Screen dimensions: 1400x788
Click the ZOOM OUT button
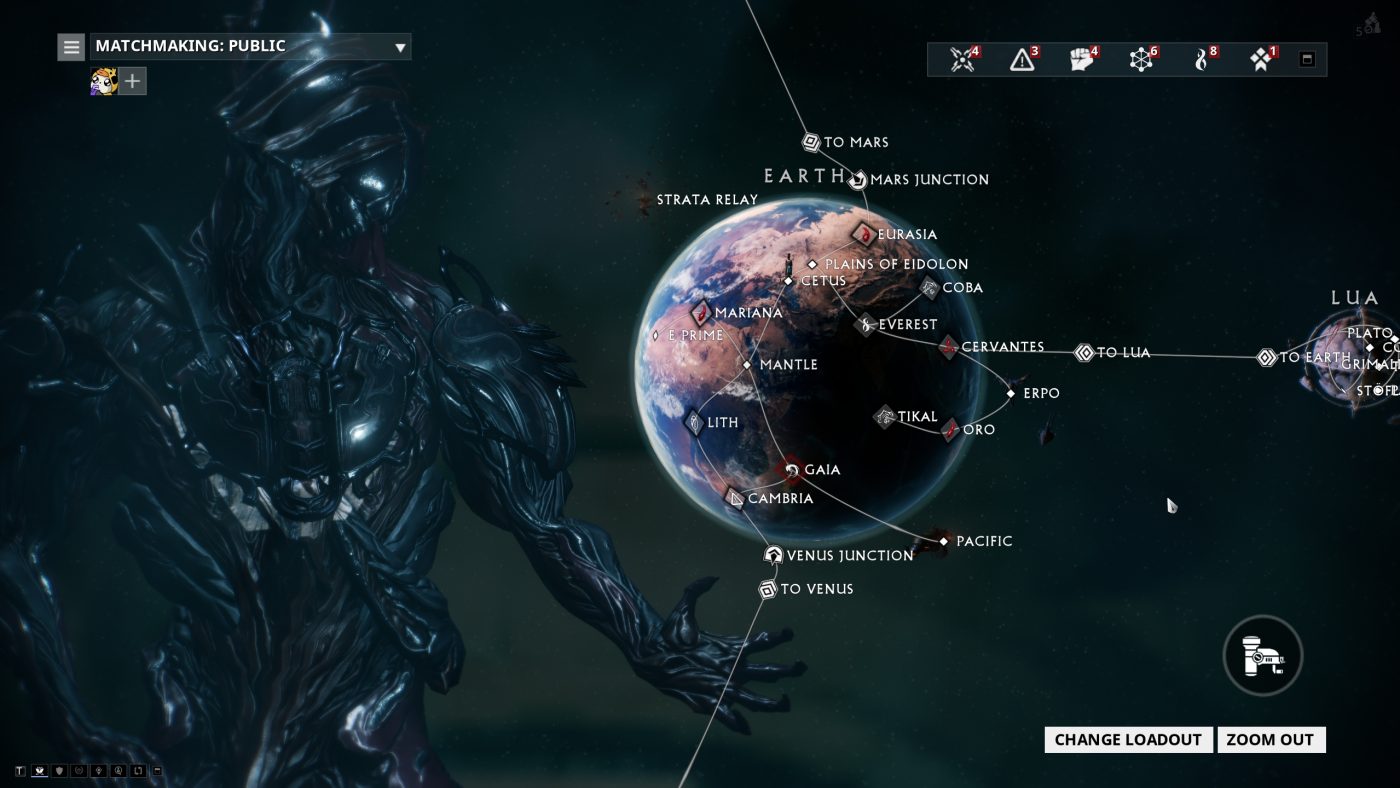[1271, 740]
